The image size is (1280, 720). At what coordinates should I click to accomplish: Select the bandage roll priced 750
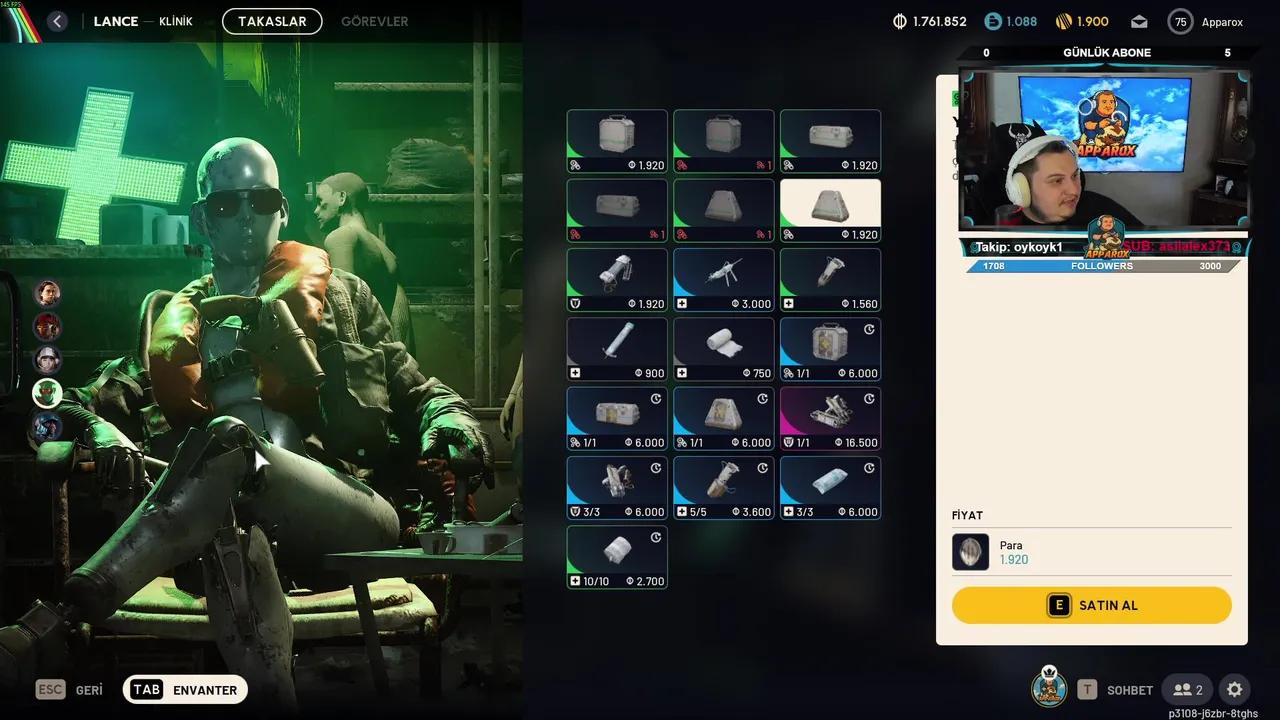point(723,348)
